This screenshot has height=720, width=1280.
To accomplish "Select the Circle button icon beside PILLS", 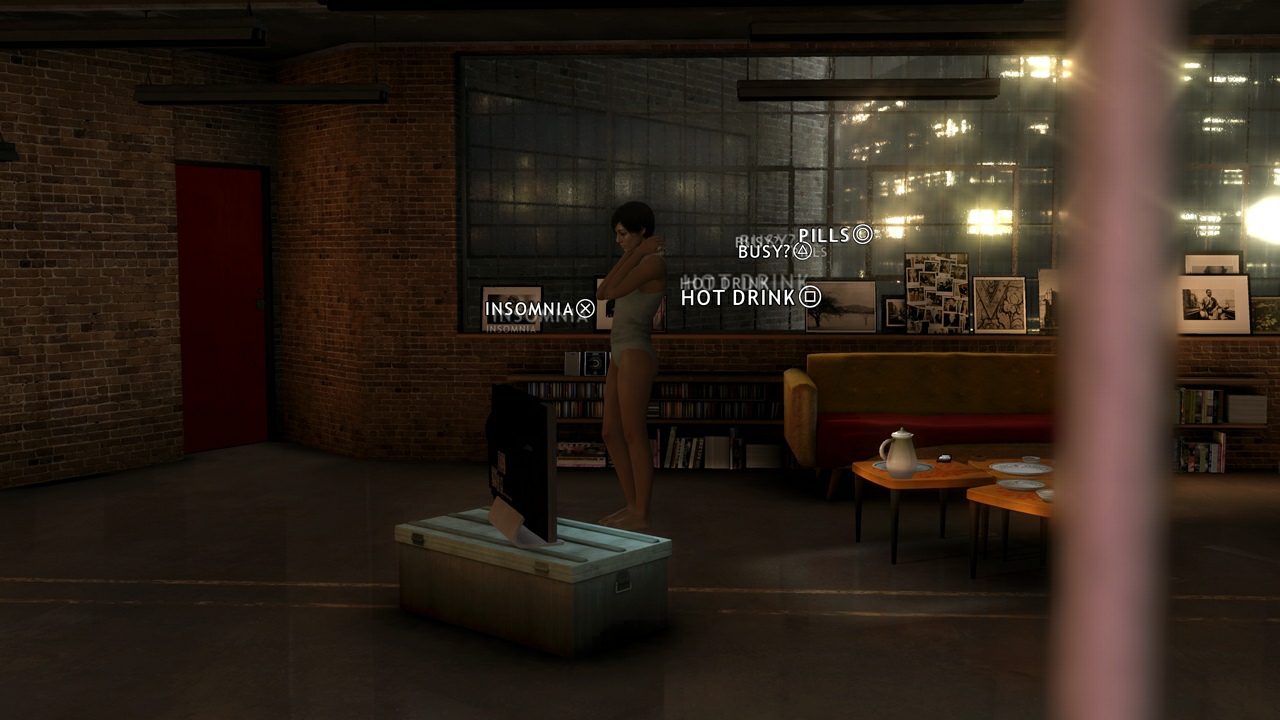I will (861, 236).
